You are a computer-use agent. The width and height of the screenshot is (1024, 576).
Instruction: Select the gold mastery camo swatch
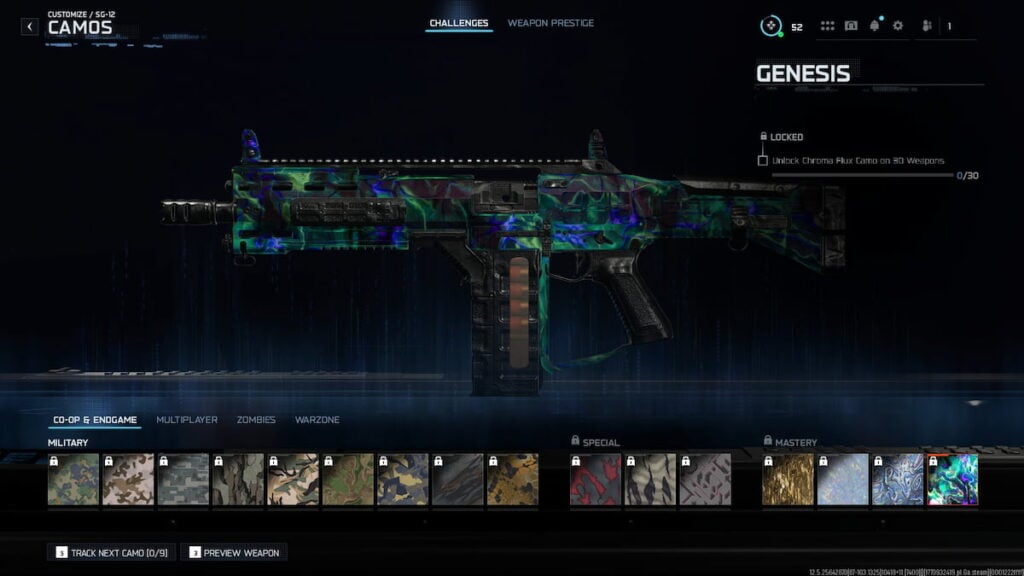pyautogui.click(x=787, y=479)
